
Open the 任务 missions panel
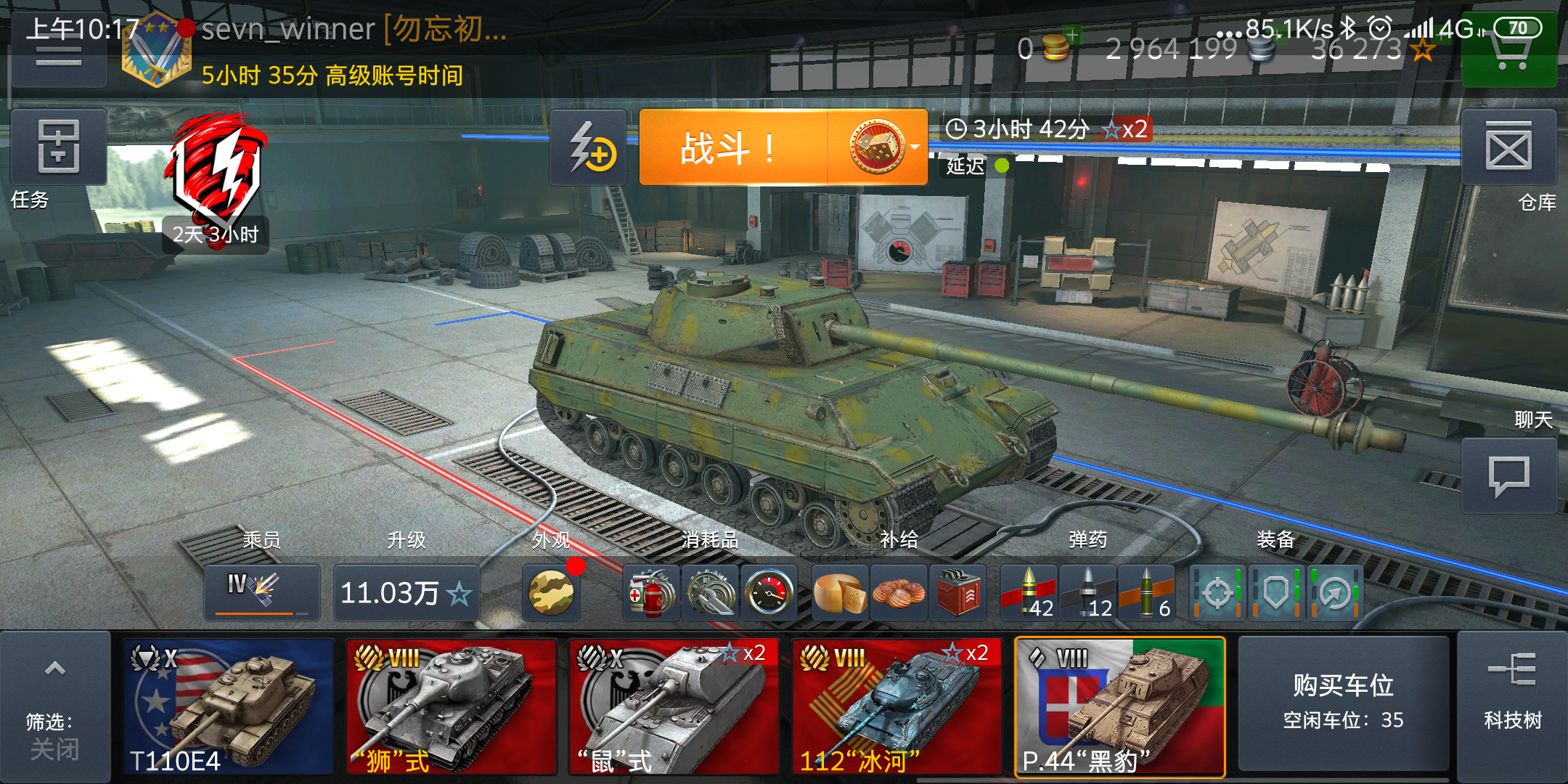(x=57, y=148)
